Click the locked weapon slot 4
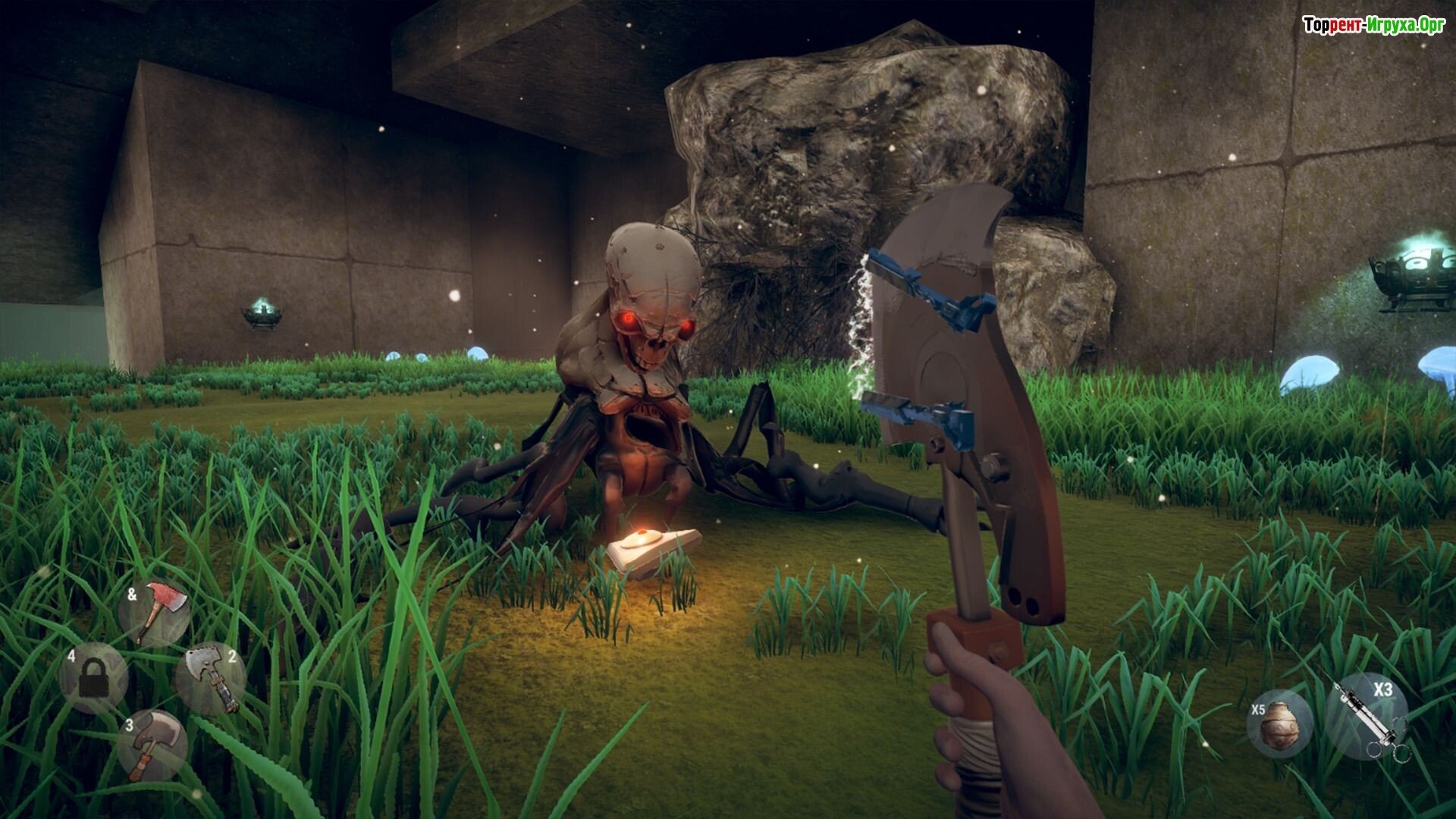The image size is (1456, 819). (94, 677)
